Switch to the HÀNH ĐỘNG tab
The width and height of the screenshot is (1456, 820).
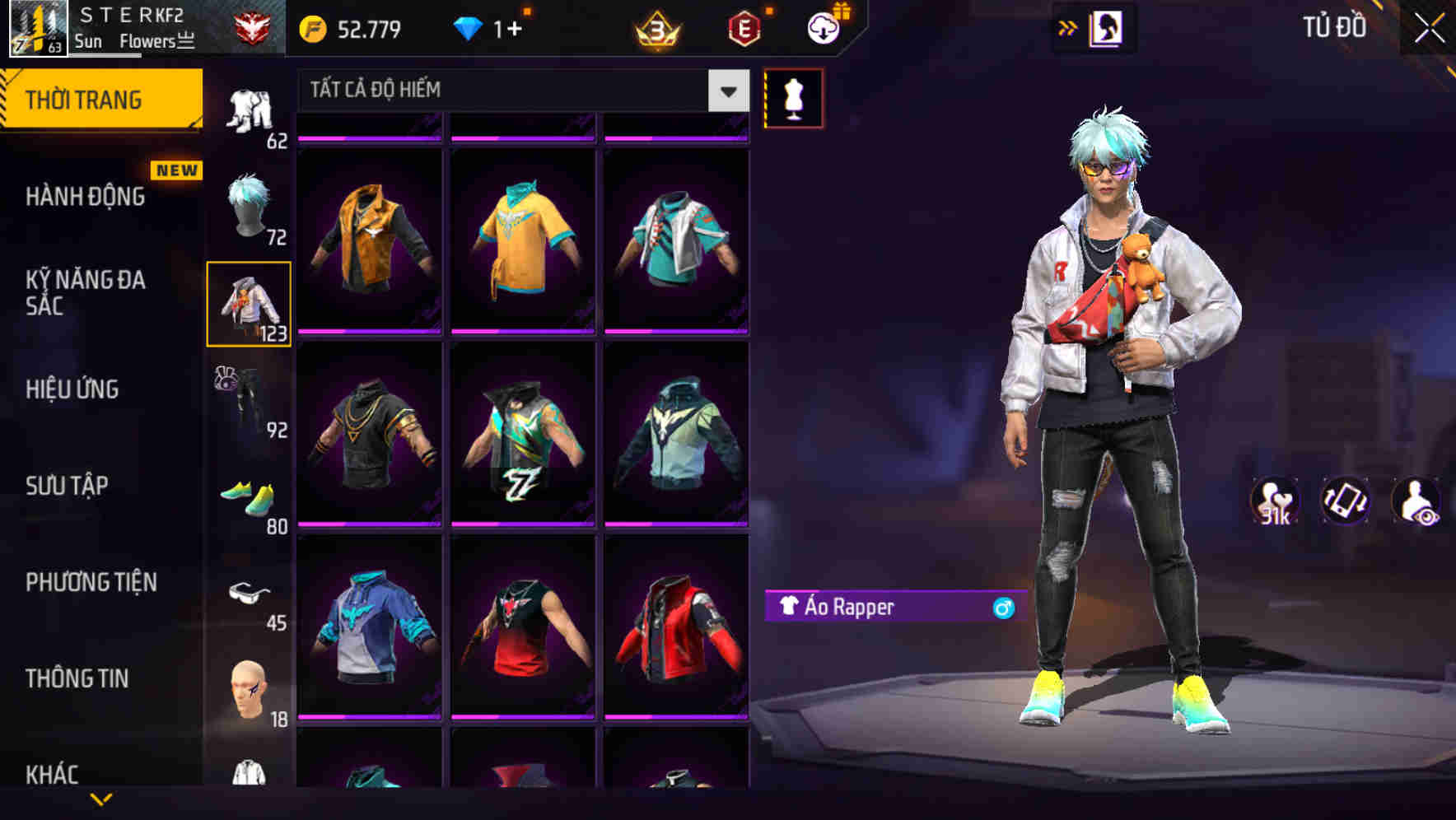(x=85, y=196)
